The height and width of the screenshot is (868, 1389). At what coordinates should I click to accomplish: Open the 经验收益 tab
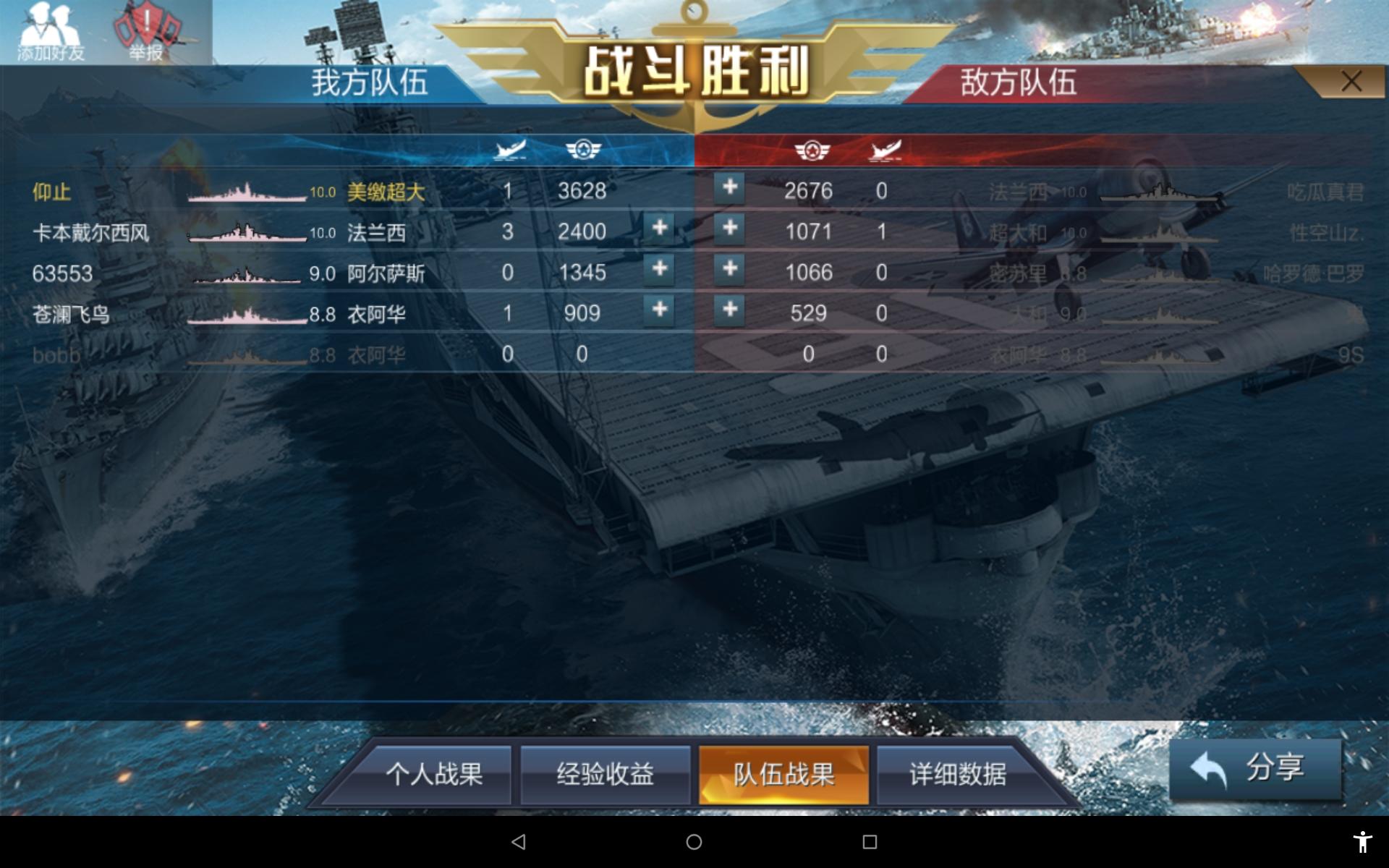(606, 775)
